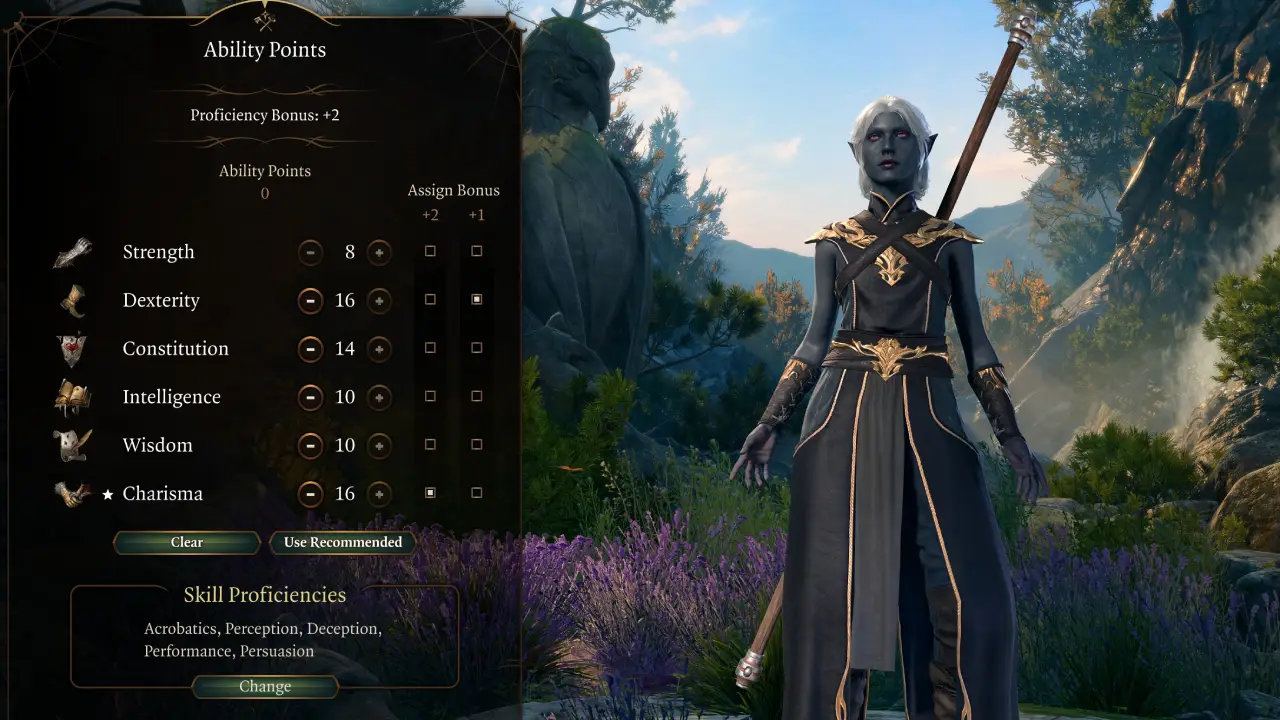The width and height of the screenshot is (1280, 720).
Task: Select the Strength gauntlet icon
Action: click(x=72, y=251)
